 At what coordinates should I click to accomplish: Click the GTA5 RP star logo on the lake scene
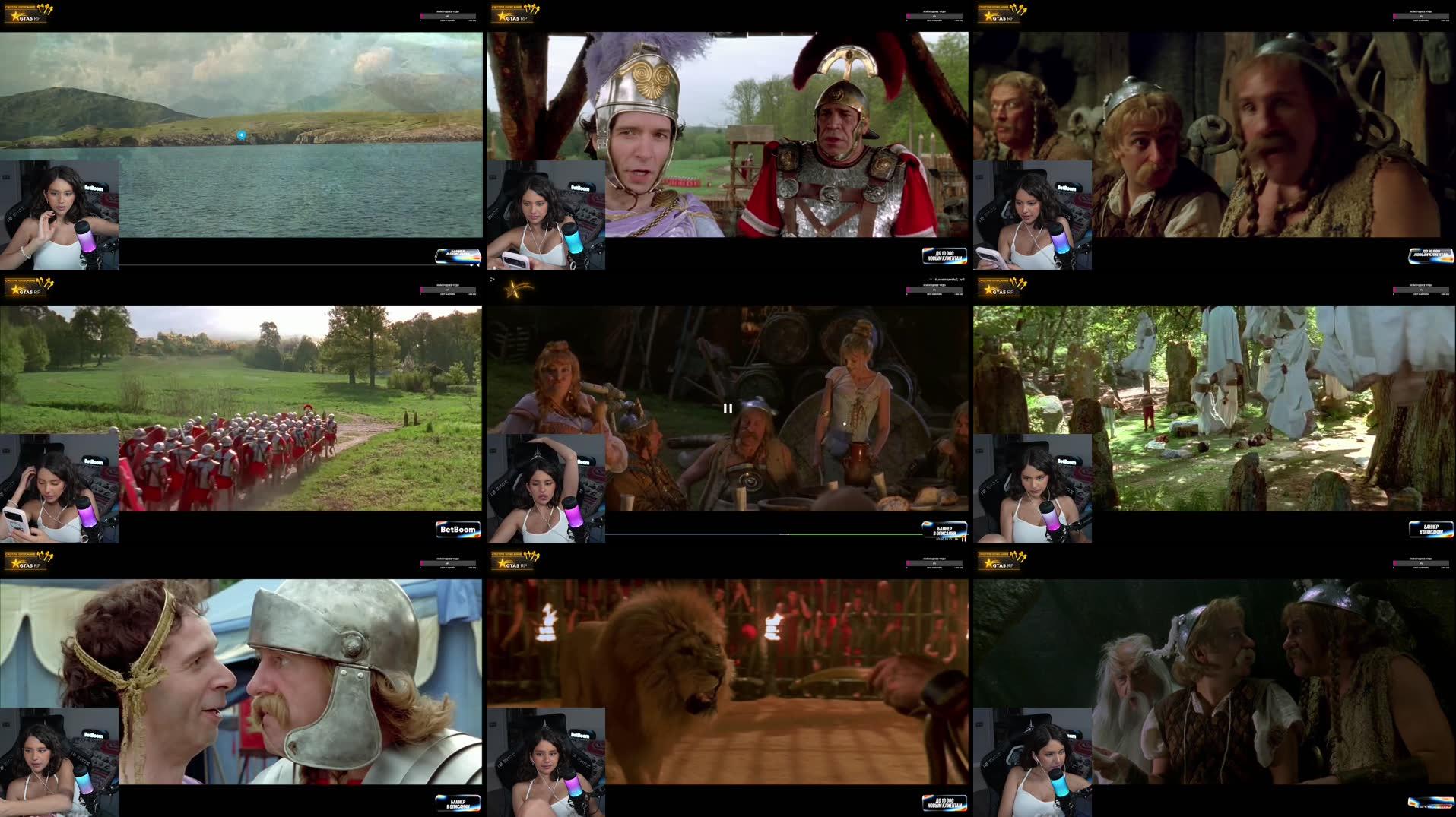[x=17, y=17]
